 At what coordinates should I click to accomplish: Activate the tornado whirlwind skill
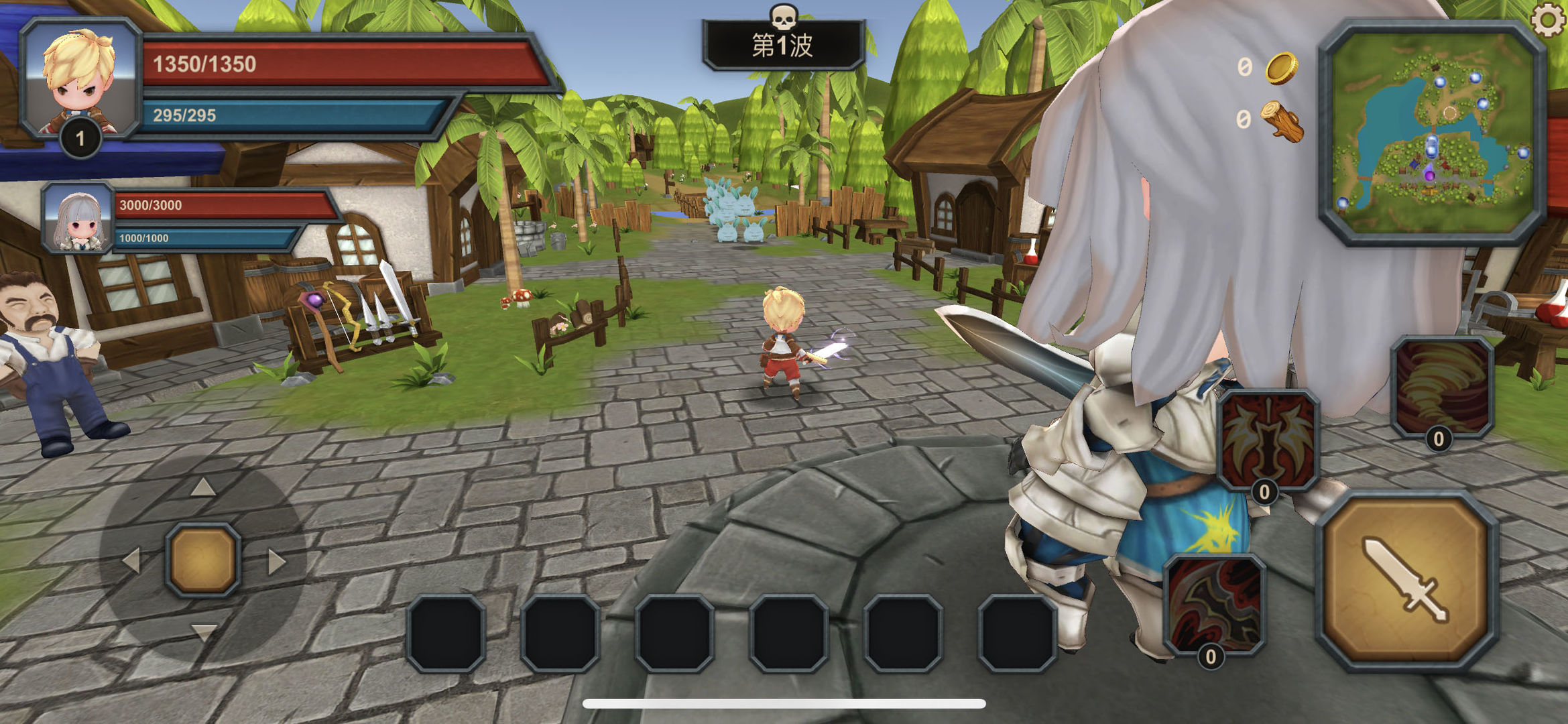coord(1442,387)
